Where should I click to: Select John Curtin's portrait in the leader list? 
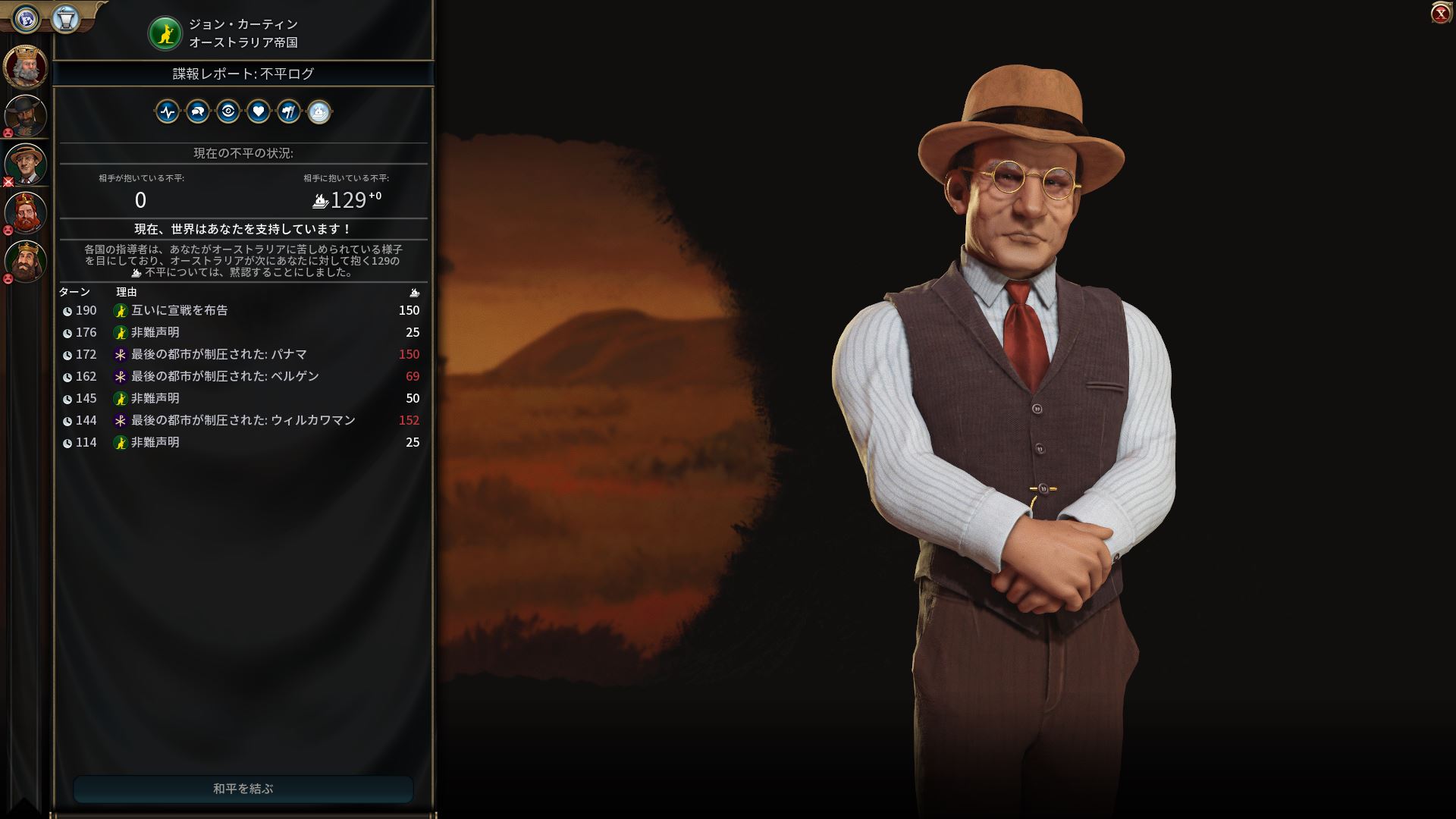(x=26, y=164)
